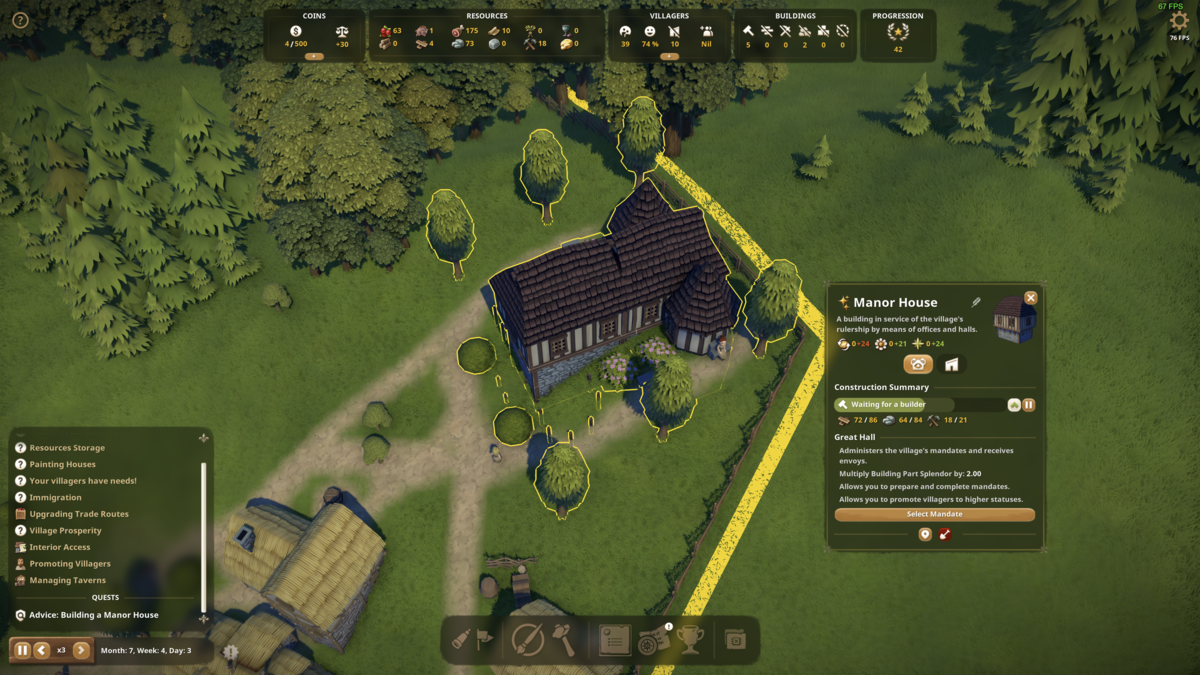The height and width of the screenshot is (675, 1200).
Task: Pause the Manor House construction
Action: [1028, 405]
